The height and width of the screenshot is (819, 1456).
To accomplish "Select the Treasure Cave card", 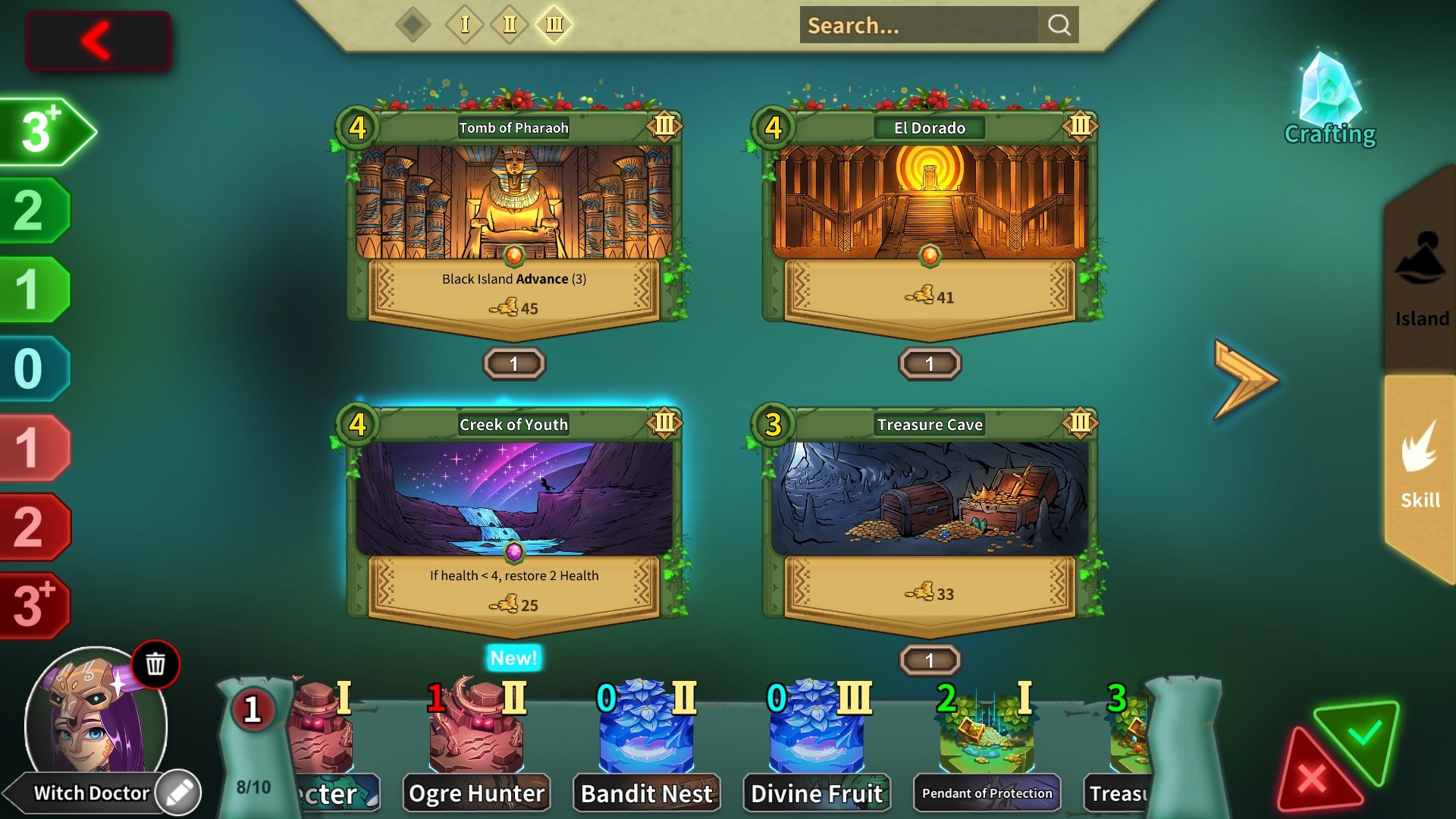I will (x=930, y=516).
